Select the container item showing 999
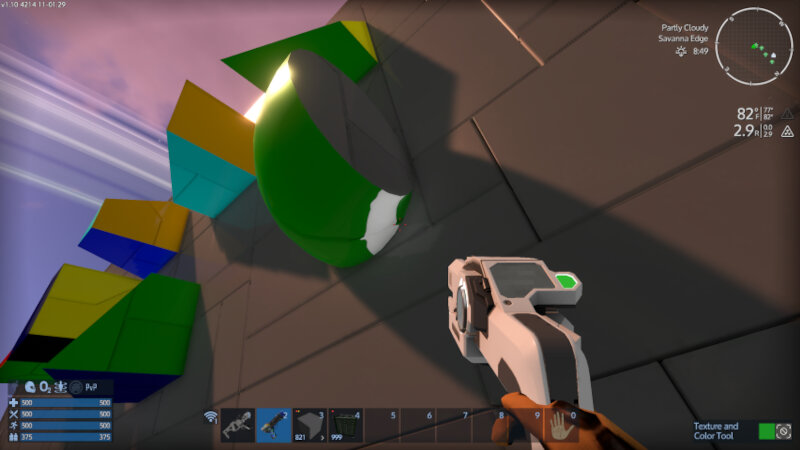 (347, 425)
